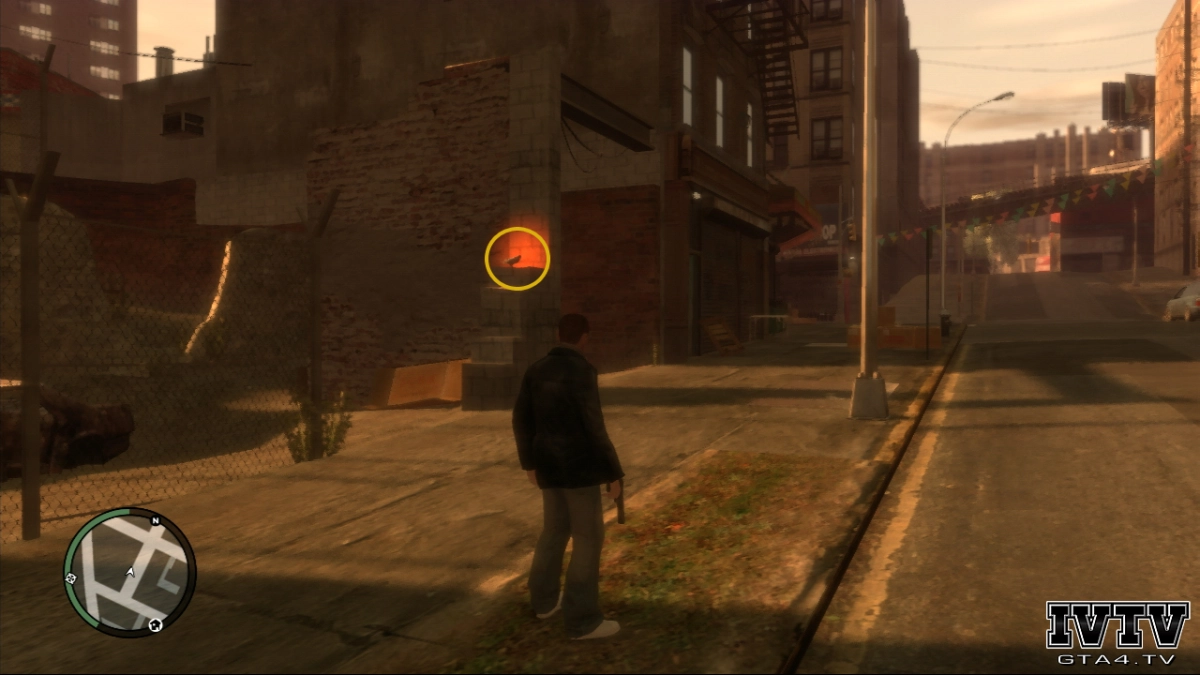Click the crosshair-style blip on radar edge
Screen dimensions: 1200x675
pyautogui.click(x=70, y=578)
